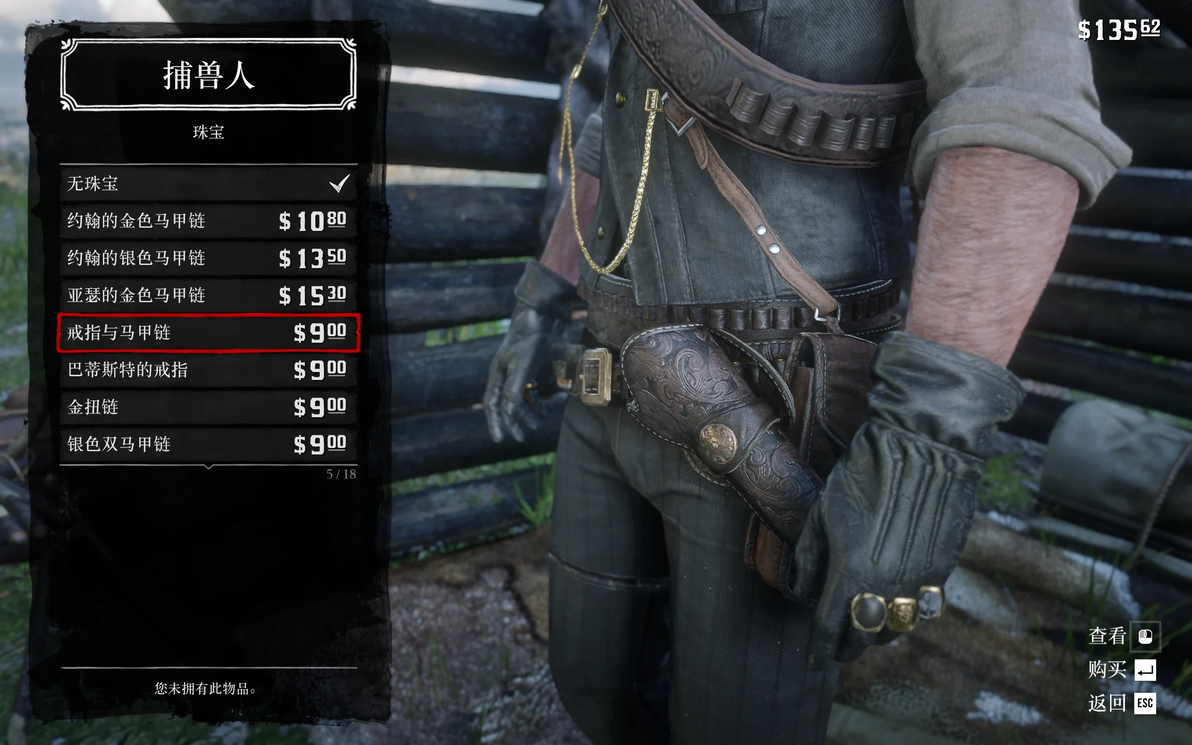Click the 购买 (buy) prompt
Screen dimensions: 1192x745
point(1121,669)
